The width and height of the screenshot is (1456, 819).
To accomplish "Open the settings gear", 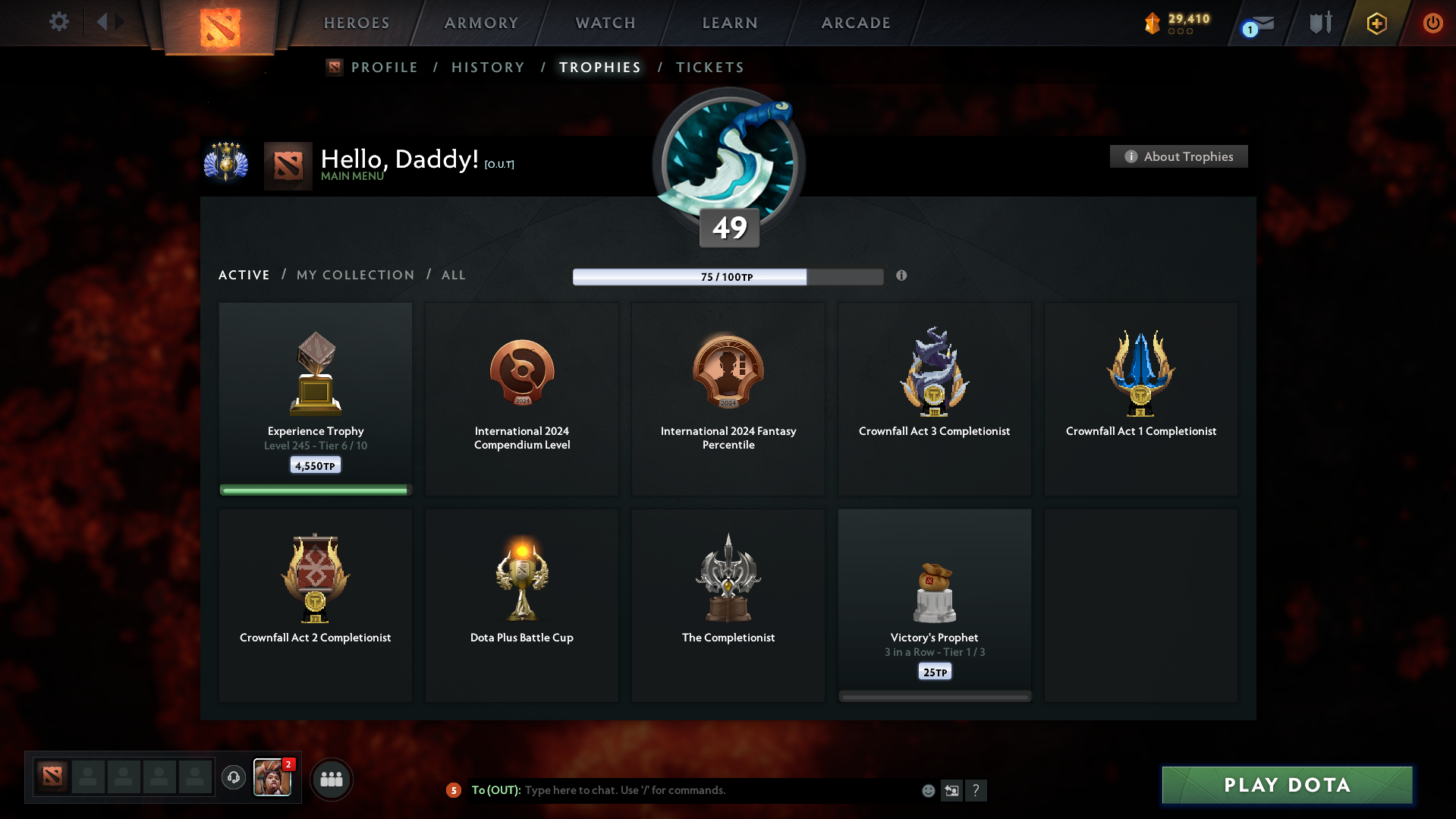I will pos(58,22).
